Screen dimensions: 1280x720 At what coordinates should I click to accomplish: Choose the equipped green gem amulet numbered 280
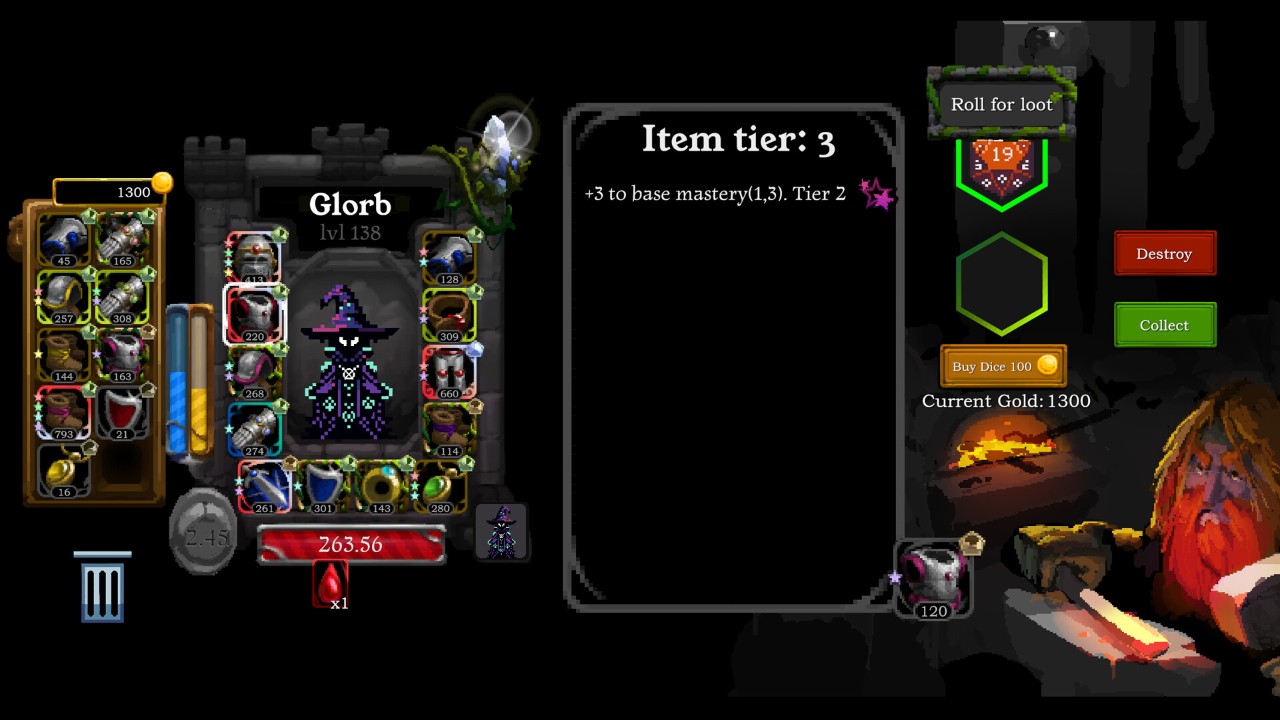point(439,487)
